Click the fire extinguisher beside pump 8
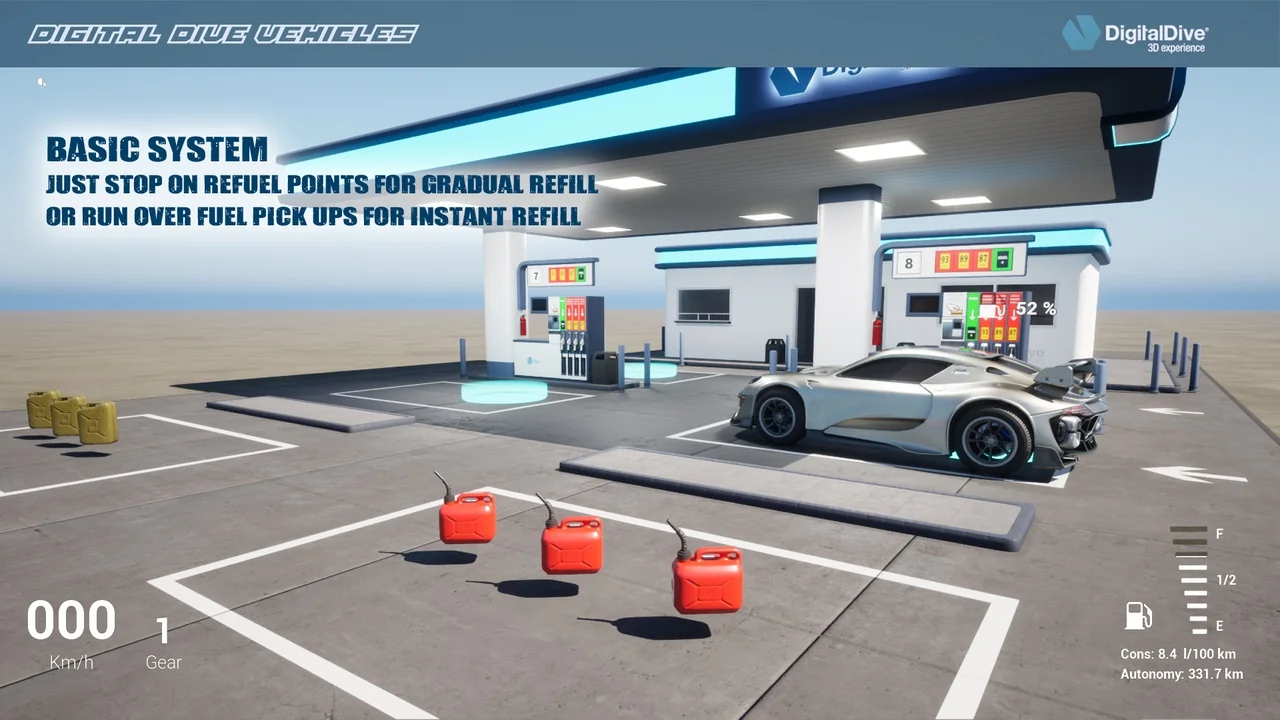The width and height of the screenshot is (1280, 720). 878,332
